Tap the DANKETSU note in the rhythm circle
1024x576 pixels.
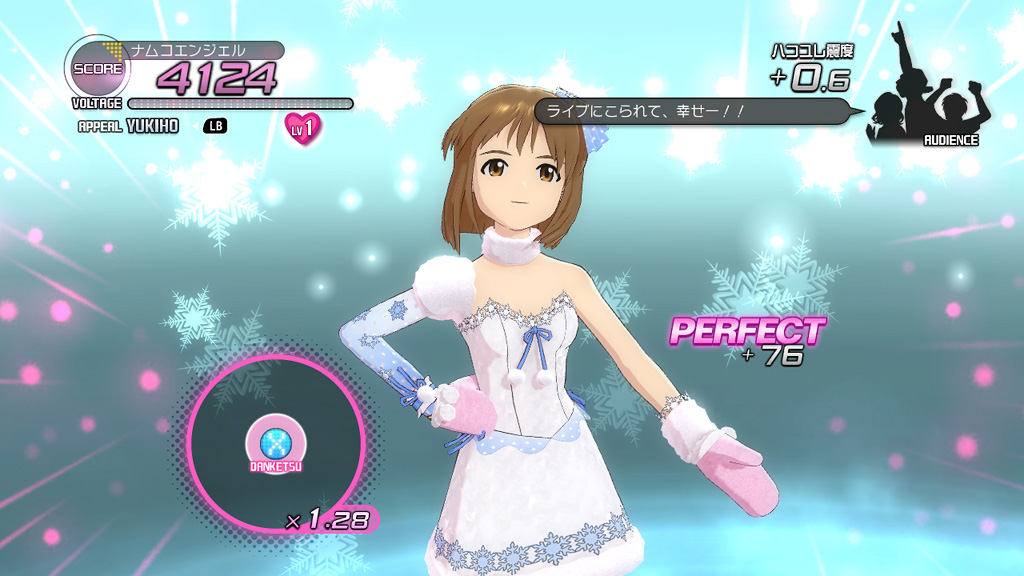click(x=267, y=443)
